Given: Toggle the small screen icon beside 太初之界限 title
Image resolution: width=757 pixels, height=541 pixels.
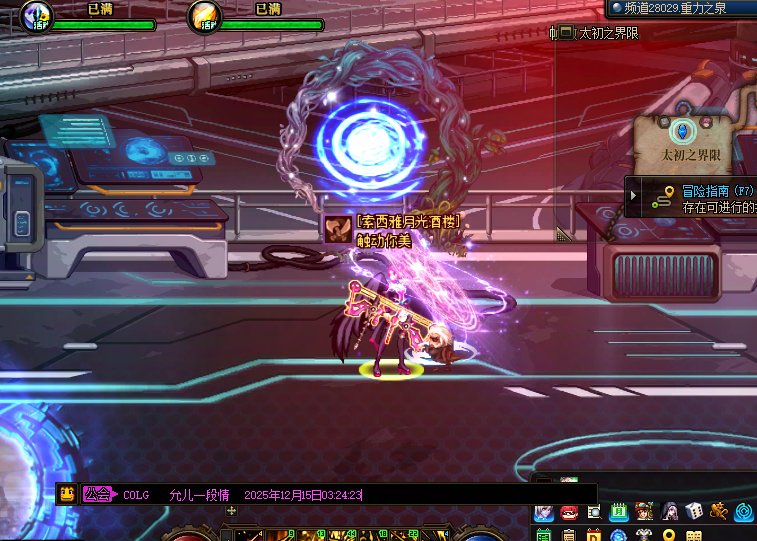Looking at the screenshot, I should [x=565, y=33].
